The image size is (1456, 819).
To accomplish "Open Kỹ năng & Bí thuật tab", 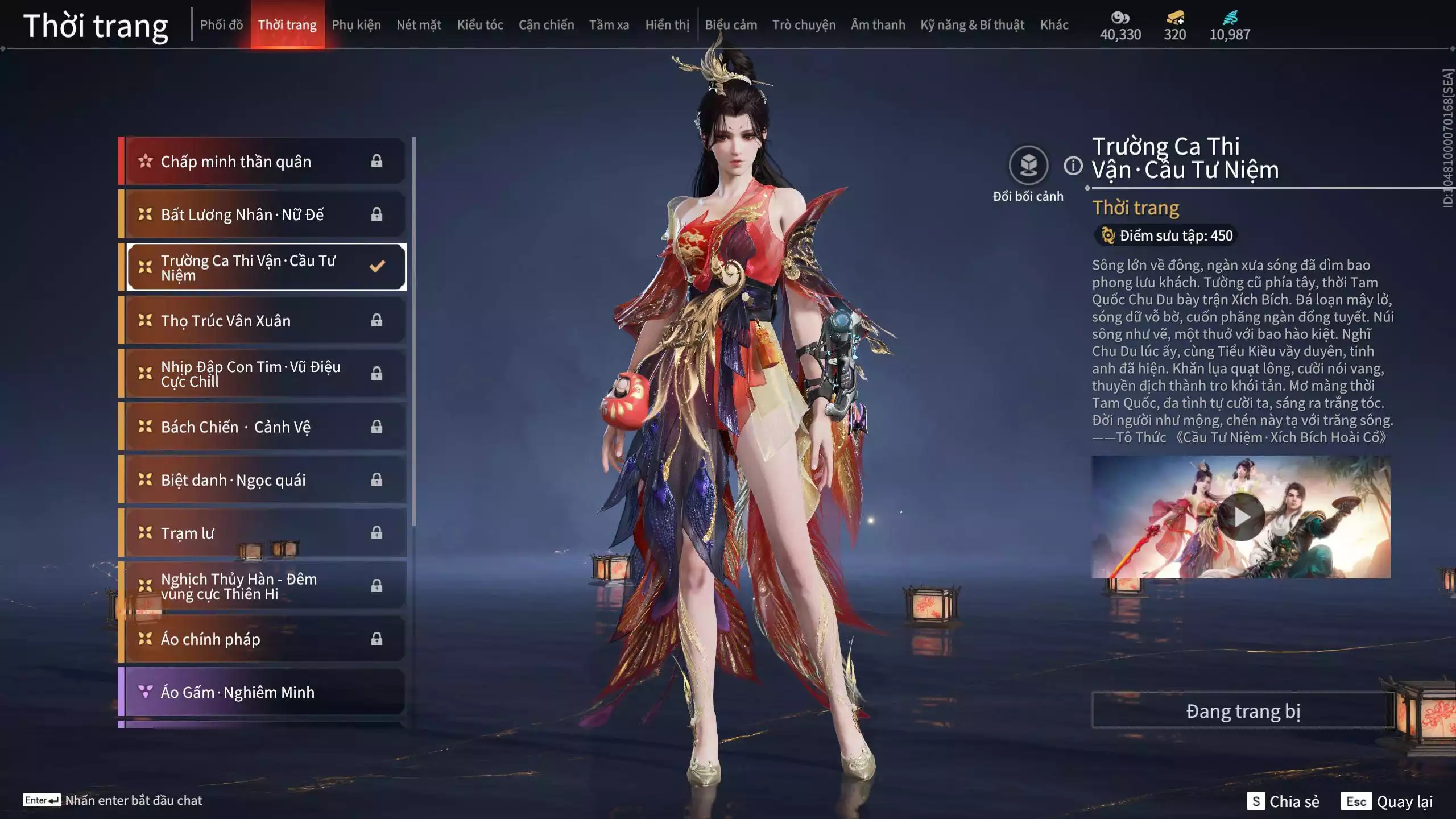I will coord(972,25).
